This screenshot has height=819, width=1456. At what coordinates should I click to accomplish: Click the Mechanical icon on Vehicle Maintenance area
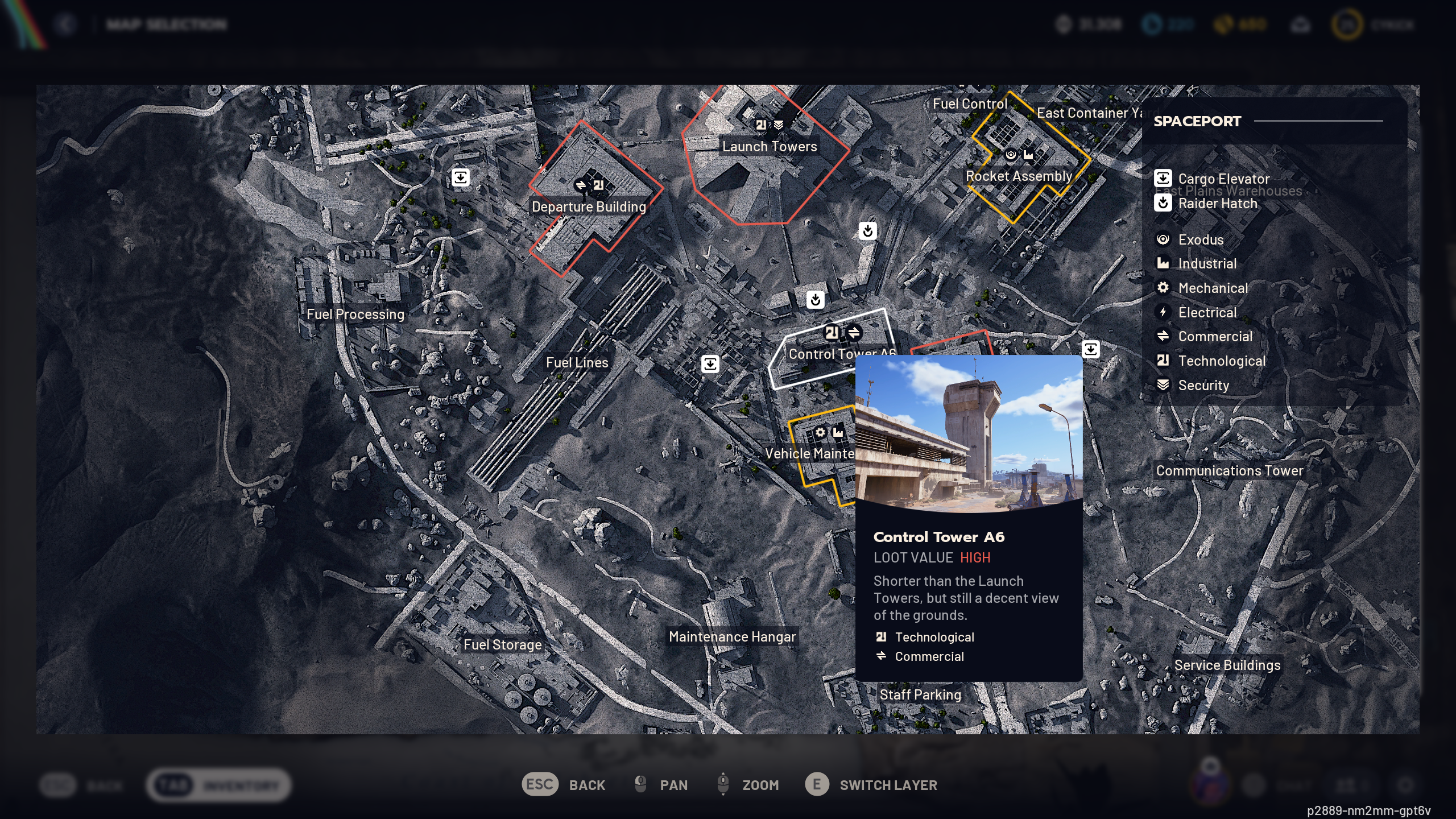[x=821, y=433]
